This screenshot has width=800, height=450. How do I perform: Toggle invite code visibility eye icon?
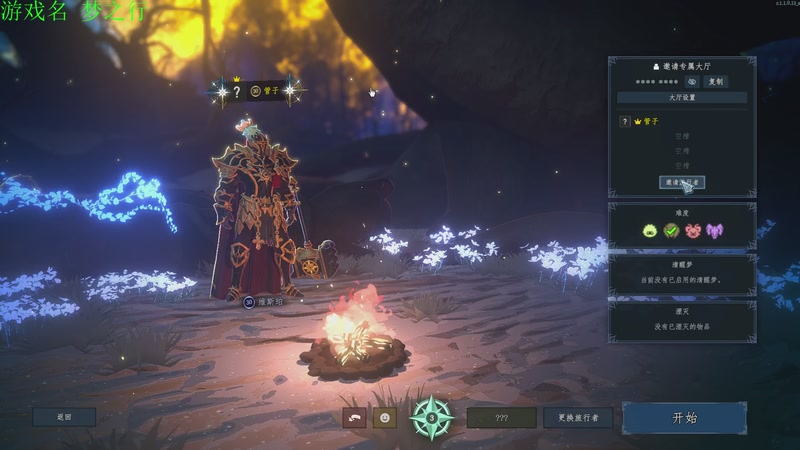[691, 81]
